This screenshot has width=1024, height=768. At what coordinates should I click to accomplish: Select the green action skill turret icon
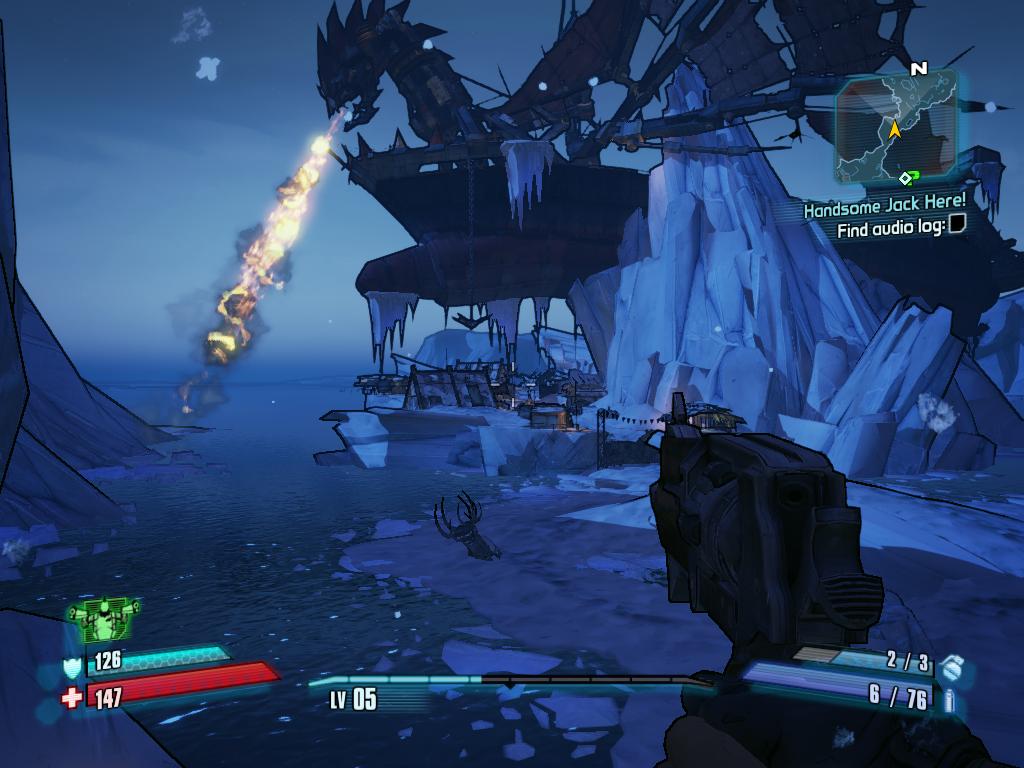[x=104, y=620]
